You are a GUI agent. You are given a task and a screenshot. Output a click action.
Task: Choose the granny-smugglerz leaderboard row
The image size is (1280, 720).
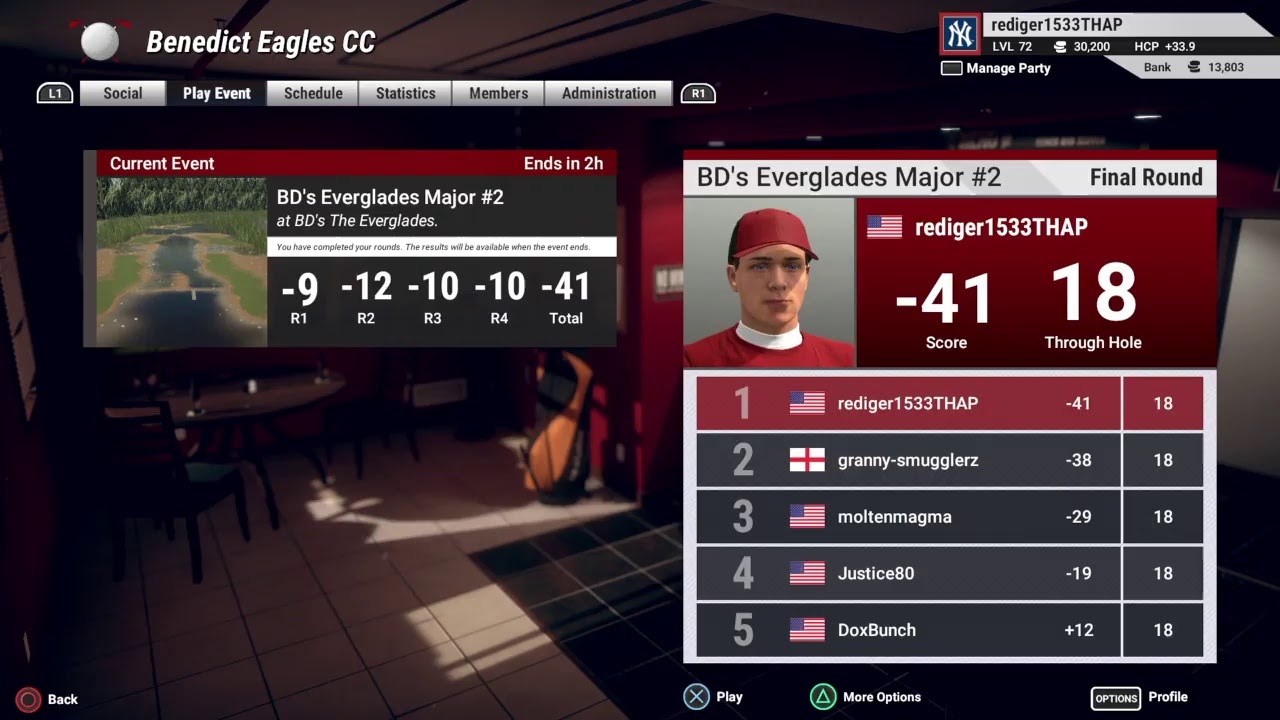pyautogui.click(x=949, y=460)
